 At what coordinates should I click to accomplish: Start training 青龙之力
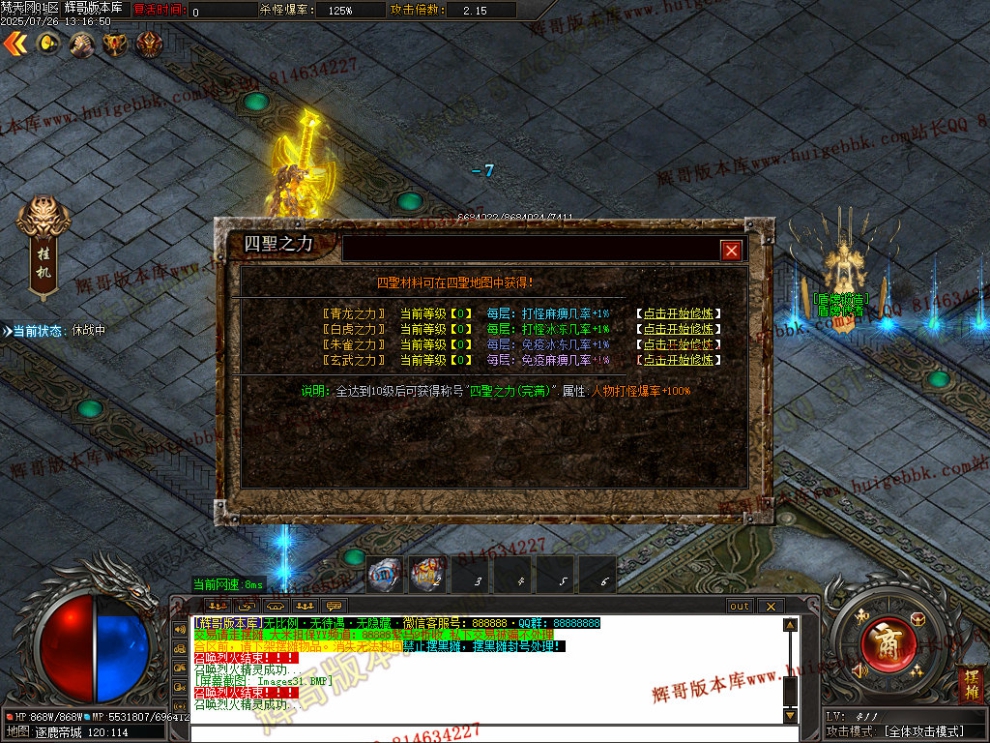coord(679,313)
